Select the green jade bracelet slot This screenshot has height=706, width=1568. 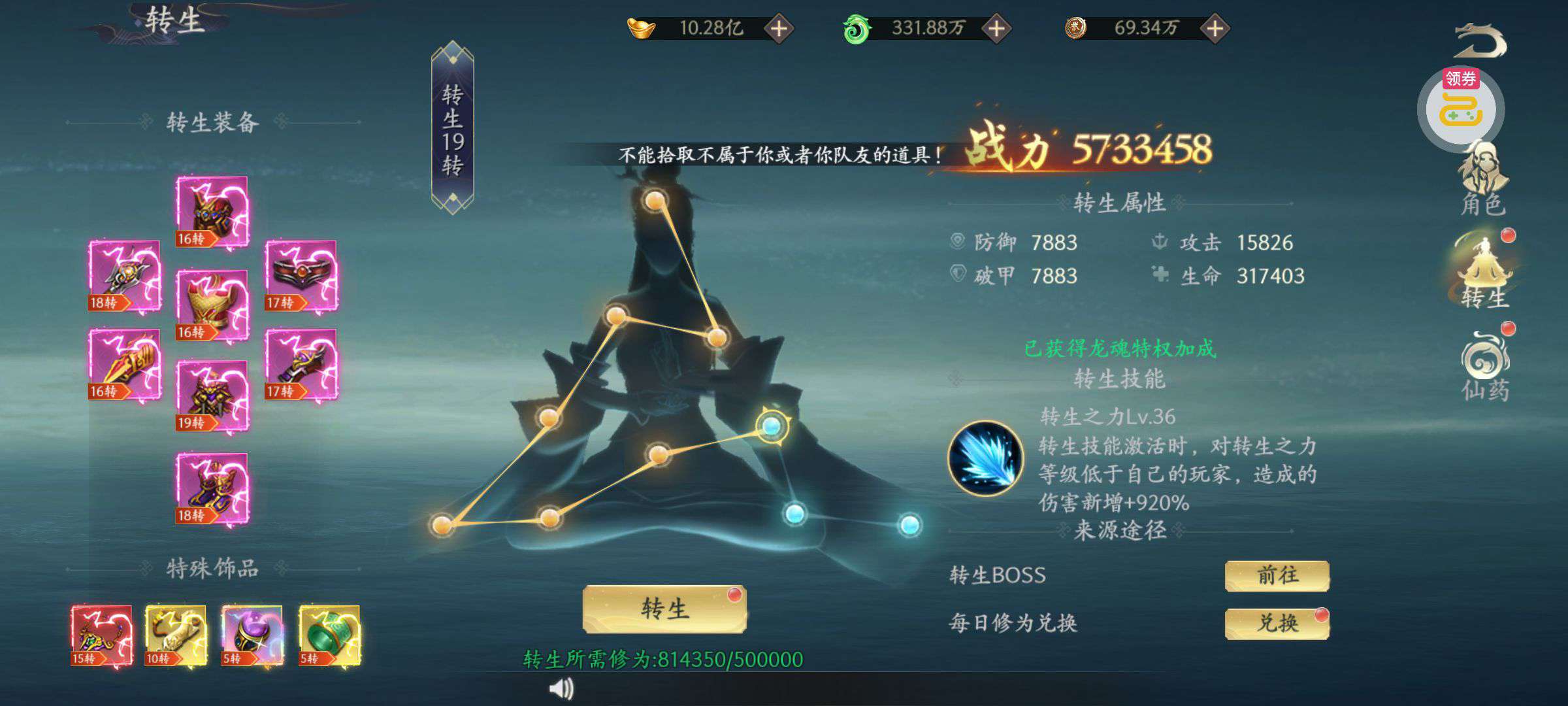click(x=329, y=635)
